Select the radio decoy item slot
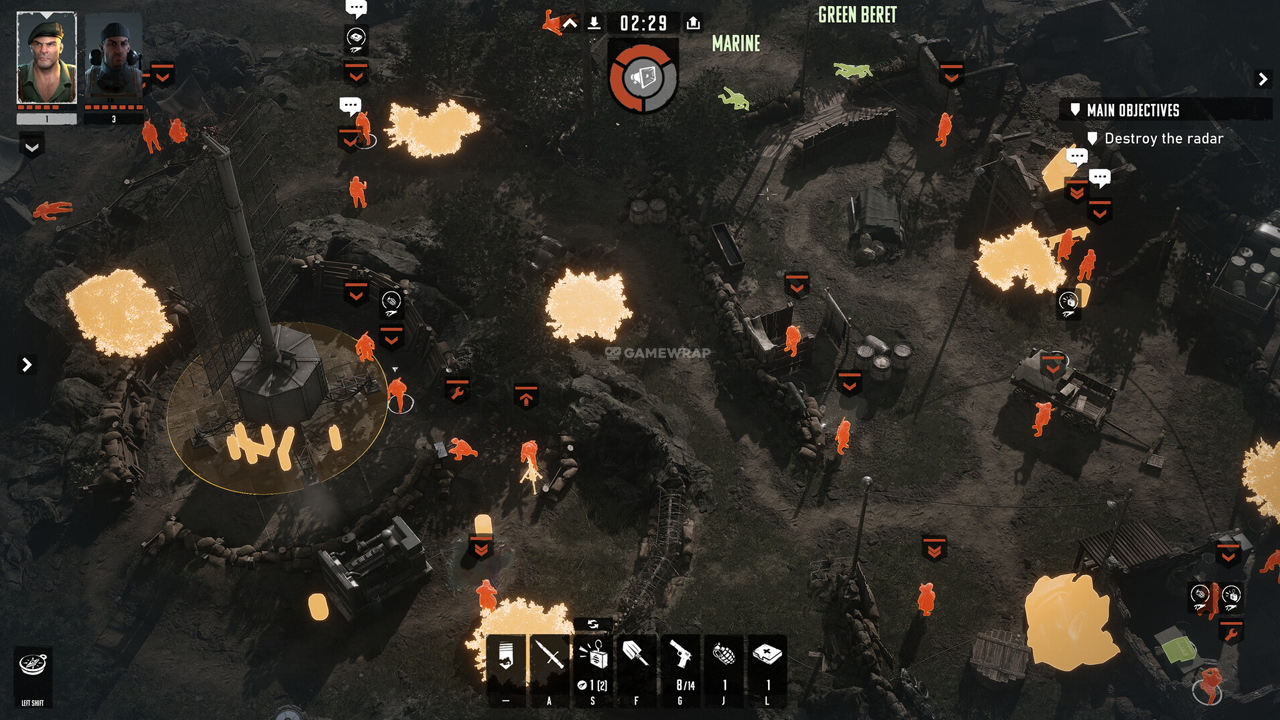The height and width of the screenshot is (720, 1280). pos(593,659)
